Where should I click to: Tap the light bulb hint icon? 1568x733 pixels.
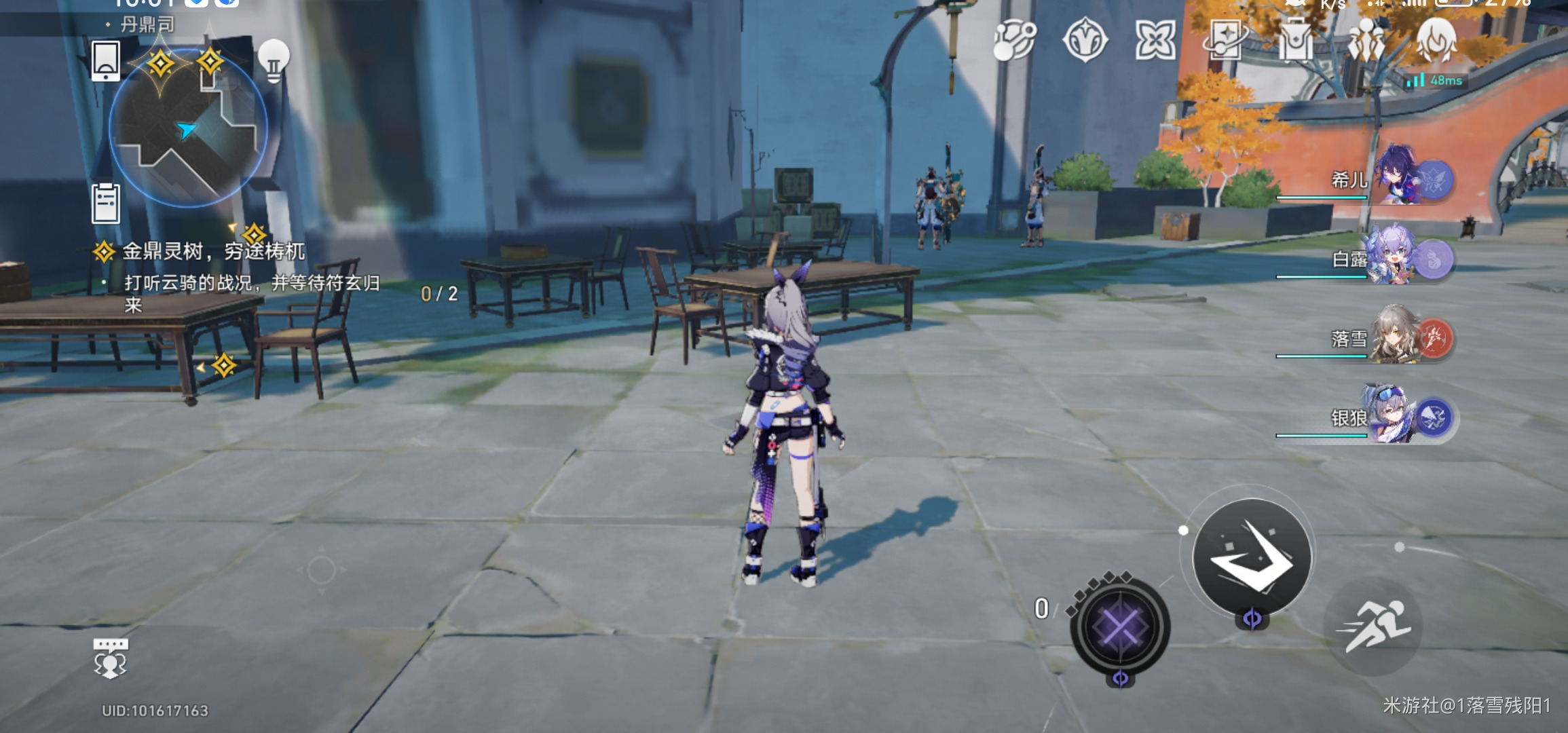tap(274, 60)
